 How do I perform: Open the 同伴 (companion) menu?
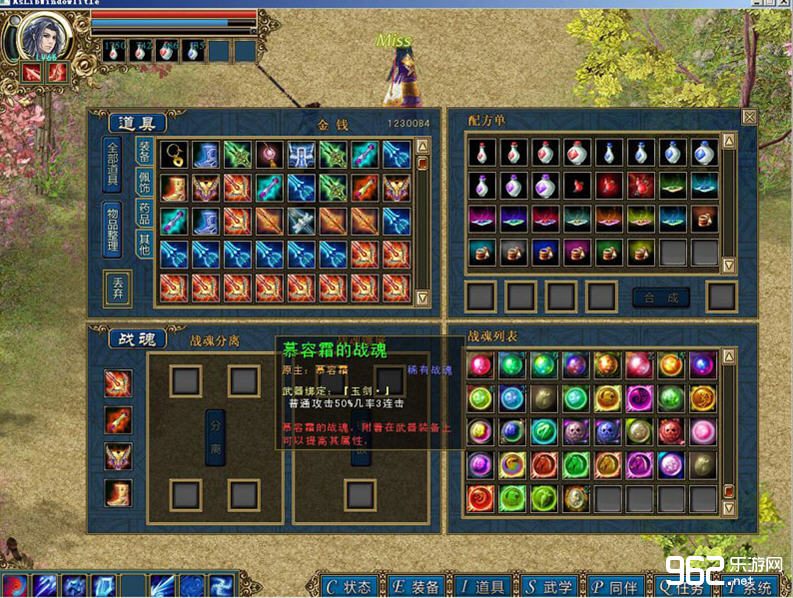[617, 586]
